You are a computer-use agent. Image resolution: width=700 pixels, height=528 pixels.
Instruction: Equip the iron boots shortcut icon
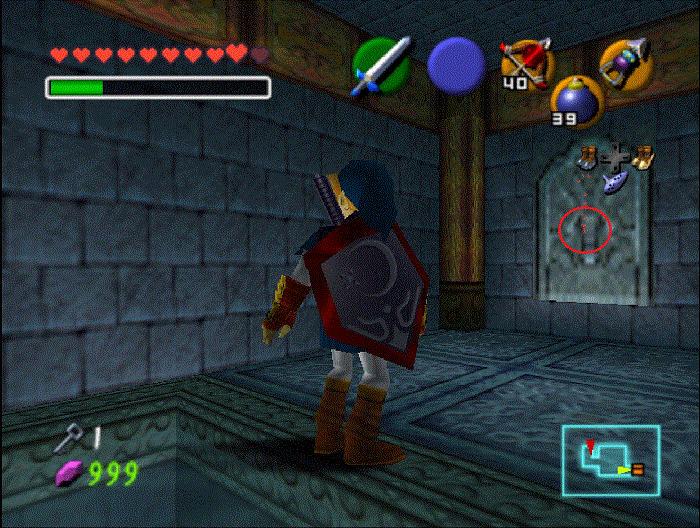point(588,155)
